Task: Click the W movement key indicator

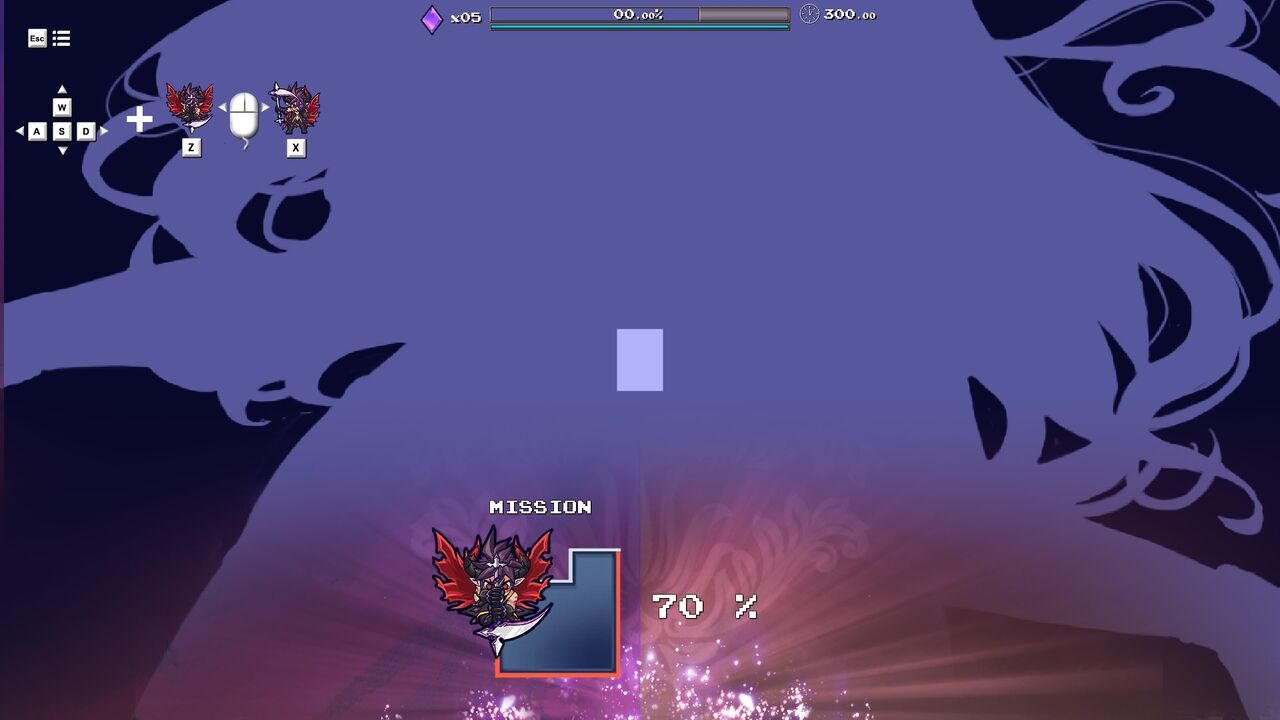Action: click(x=62, y=106)
